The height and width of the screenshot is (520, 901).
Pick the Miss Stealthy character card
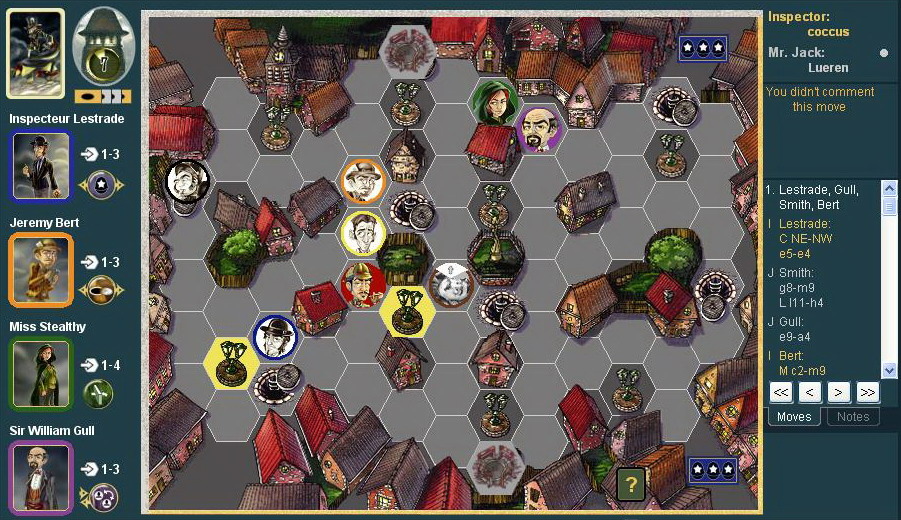tap(41, 373)
